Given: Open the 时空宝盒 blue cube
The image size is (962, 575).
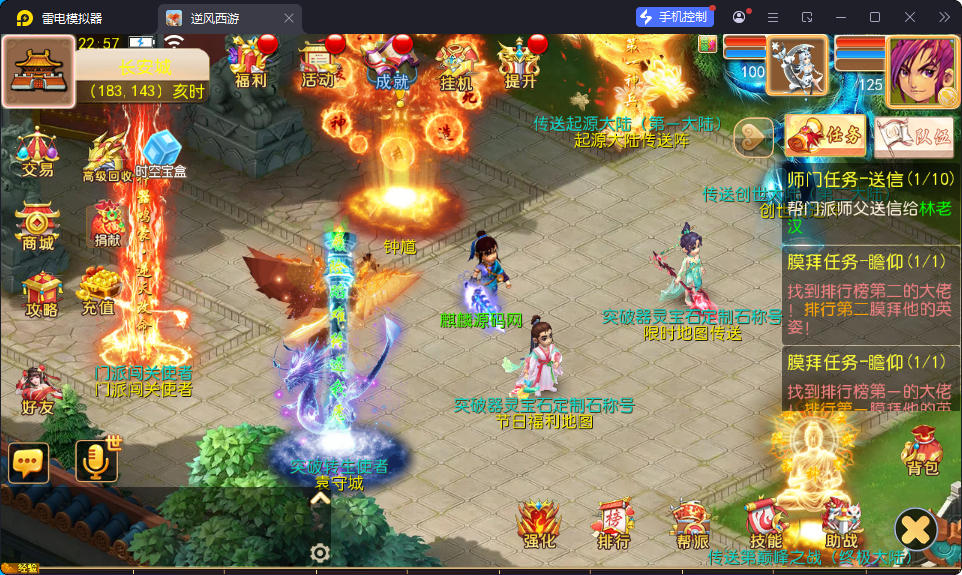Looking at the screenshot, I should [x=160, y=155].
